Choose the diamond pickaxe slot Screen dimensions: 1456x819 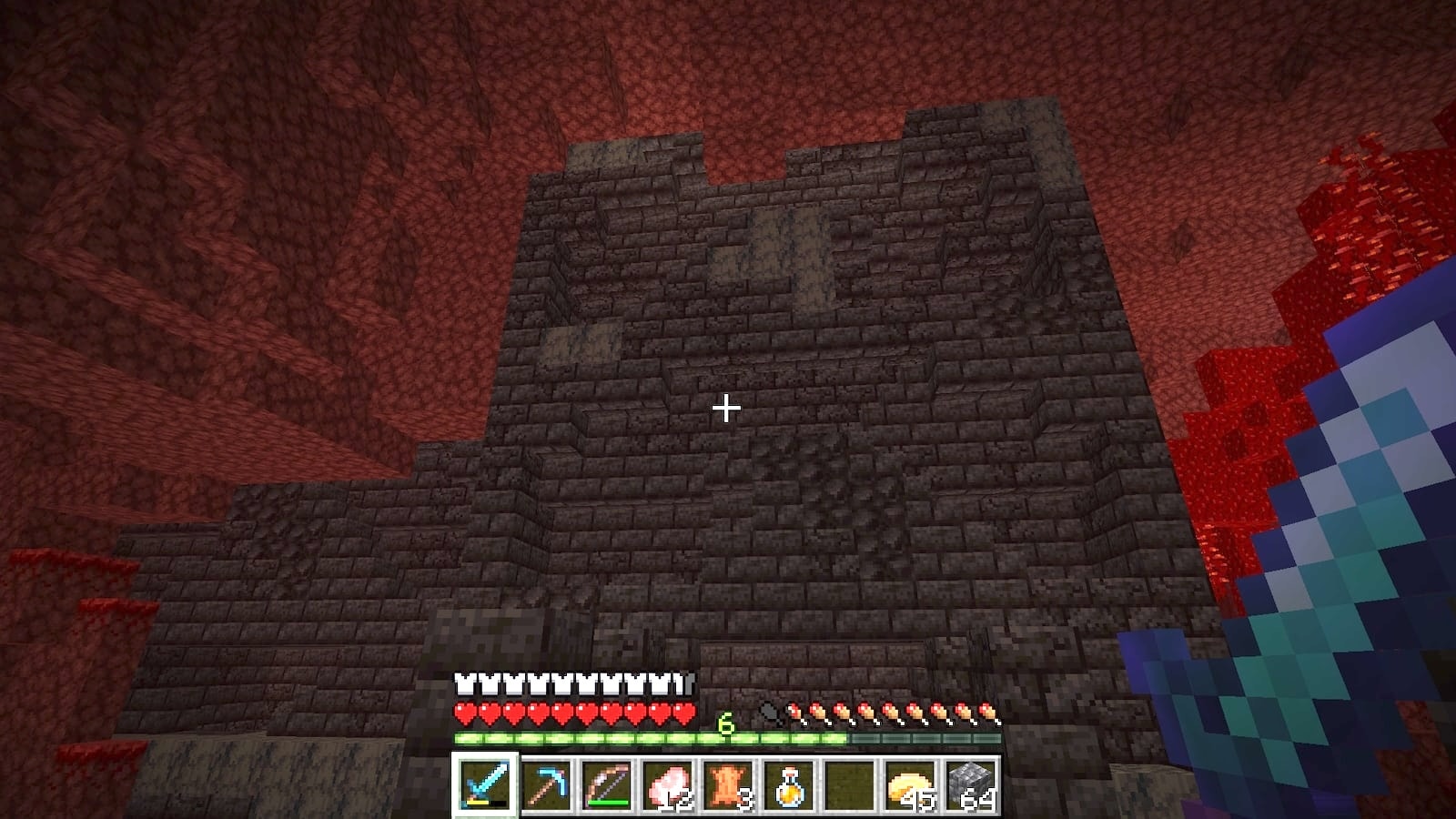pos(546,784)
